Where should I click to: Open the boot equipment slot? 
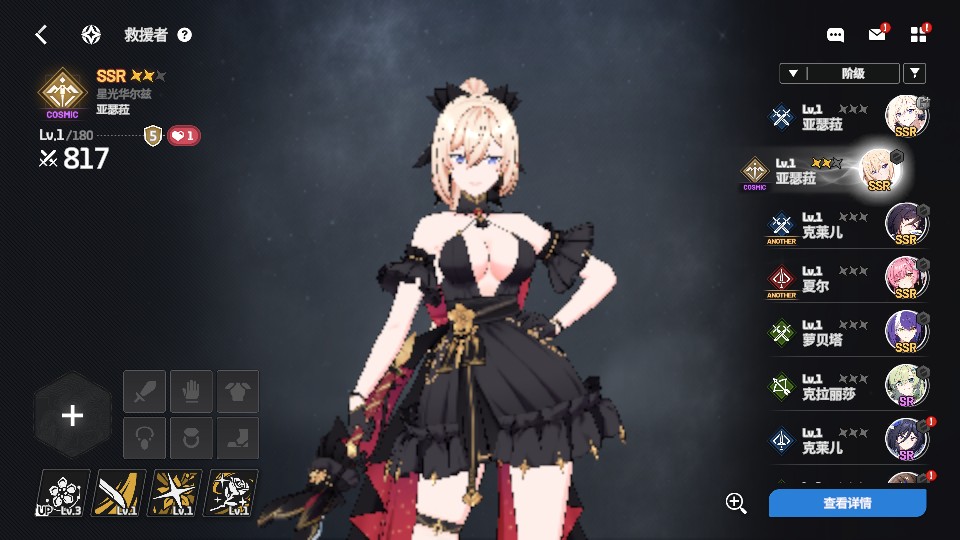[238, 438]
